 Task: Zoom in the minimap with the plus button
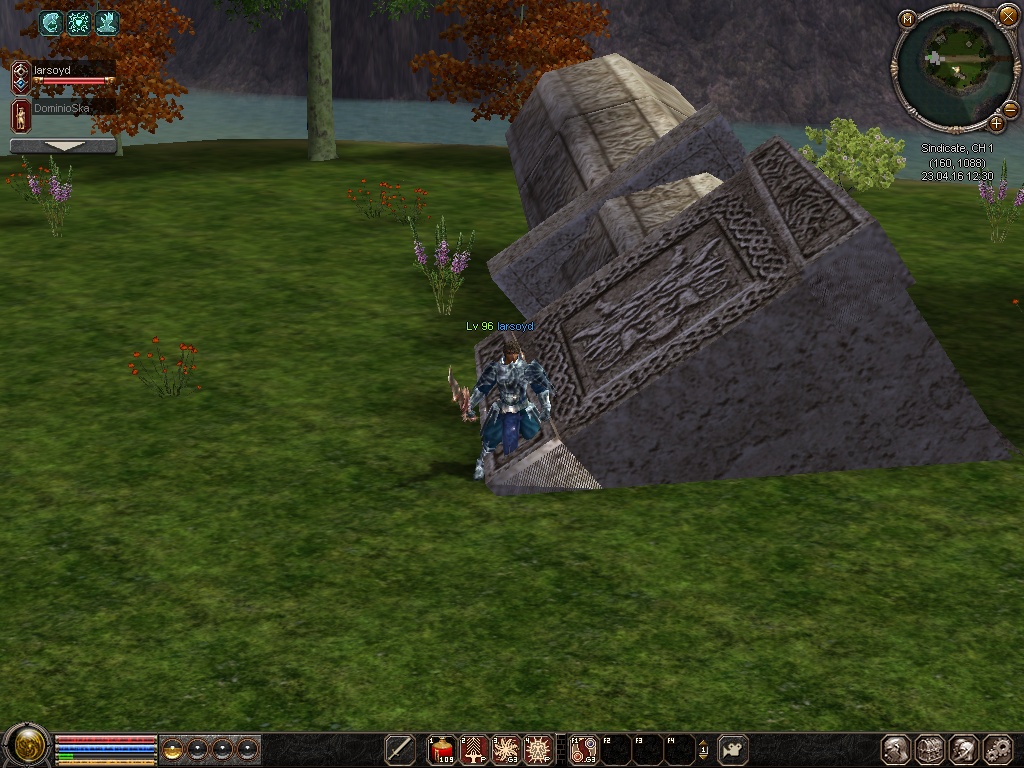tap(997, 123)
